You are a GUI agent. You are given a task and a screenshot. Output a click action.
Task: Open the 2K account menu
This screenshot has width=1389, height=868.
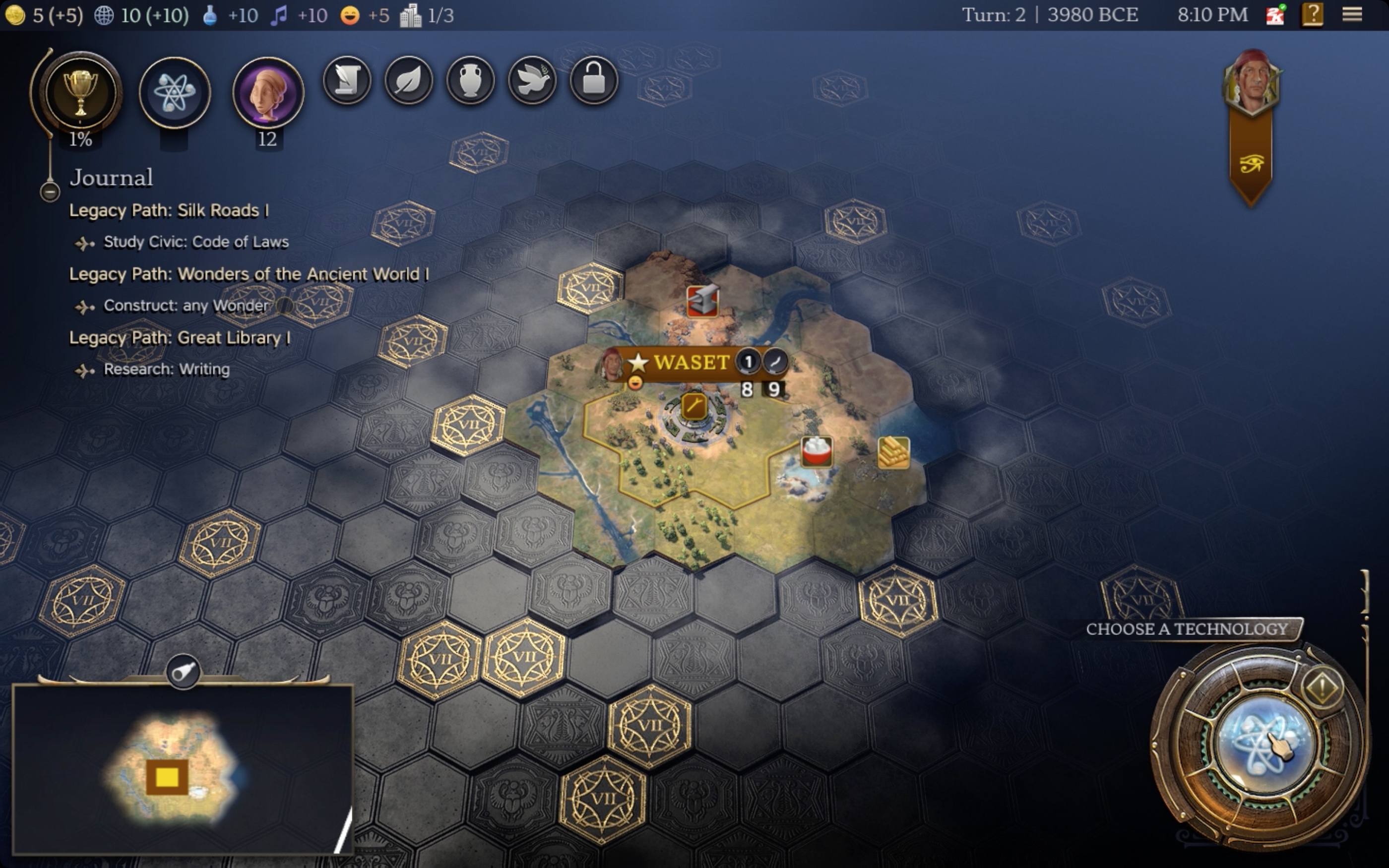point(1275,14)
